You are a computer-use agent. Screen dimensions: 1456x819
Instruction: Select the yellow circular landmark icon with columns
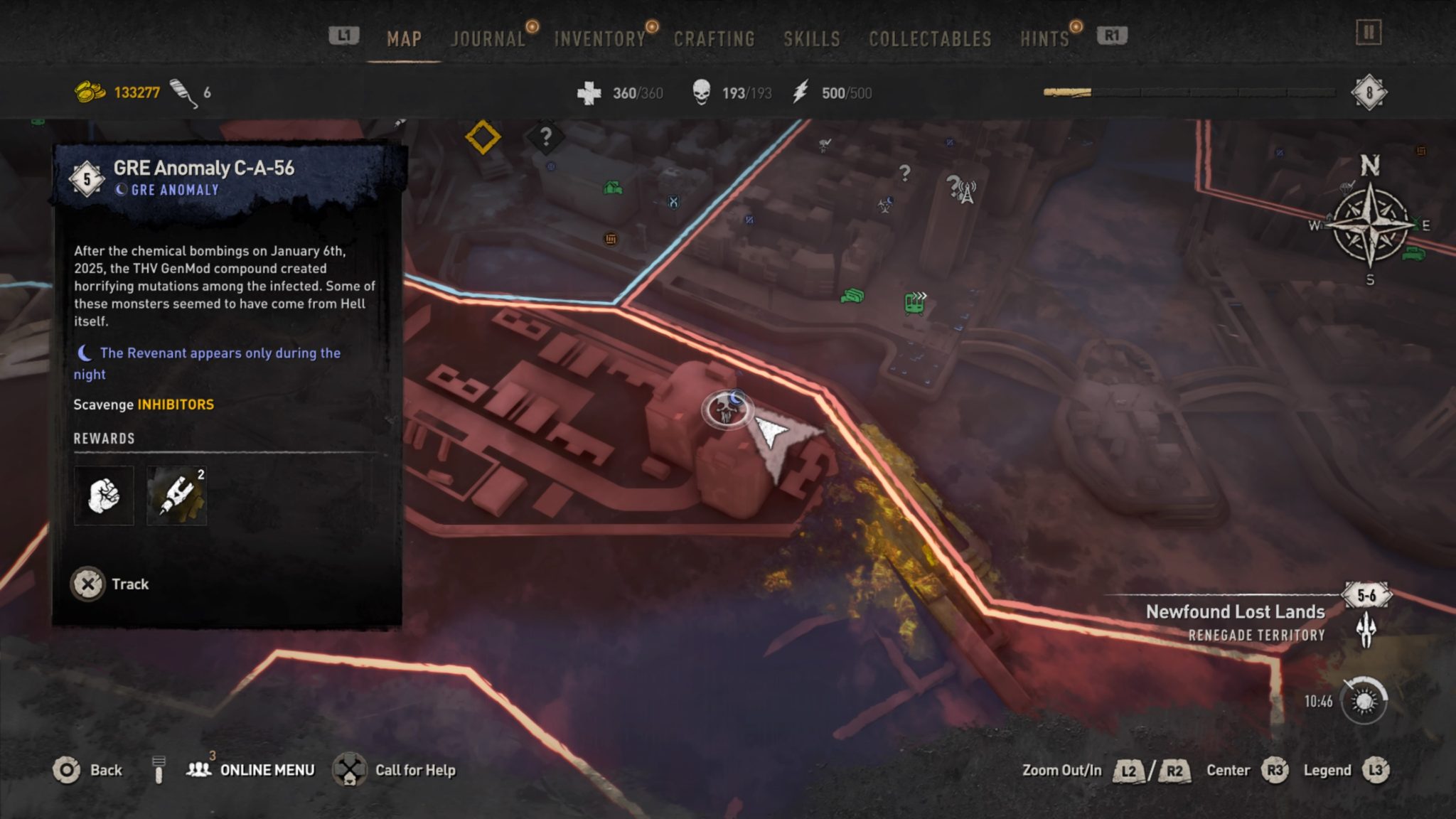(611, 240)
